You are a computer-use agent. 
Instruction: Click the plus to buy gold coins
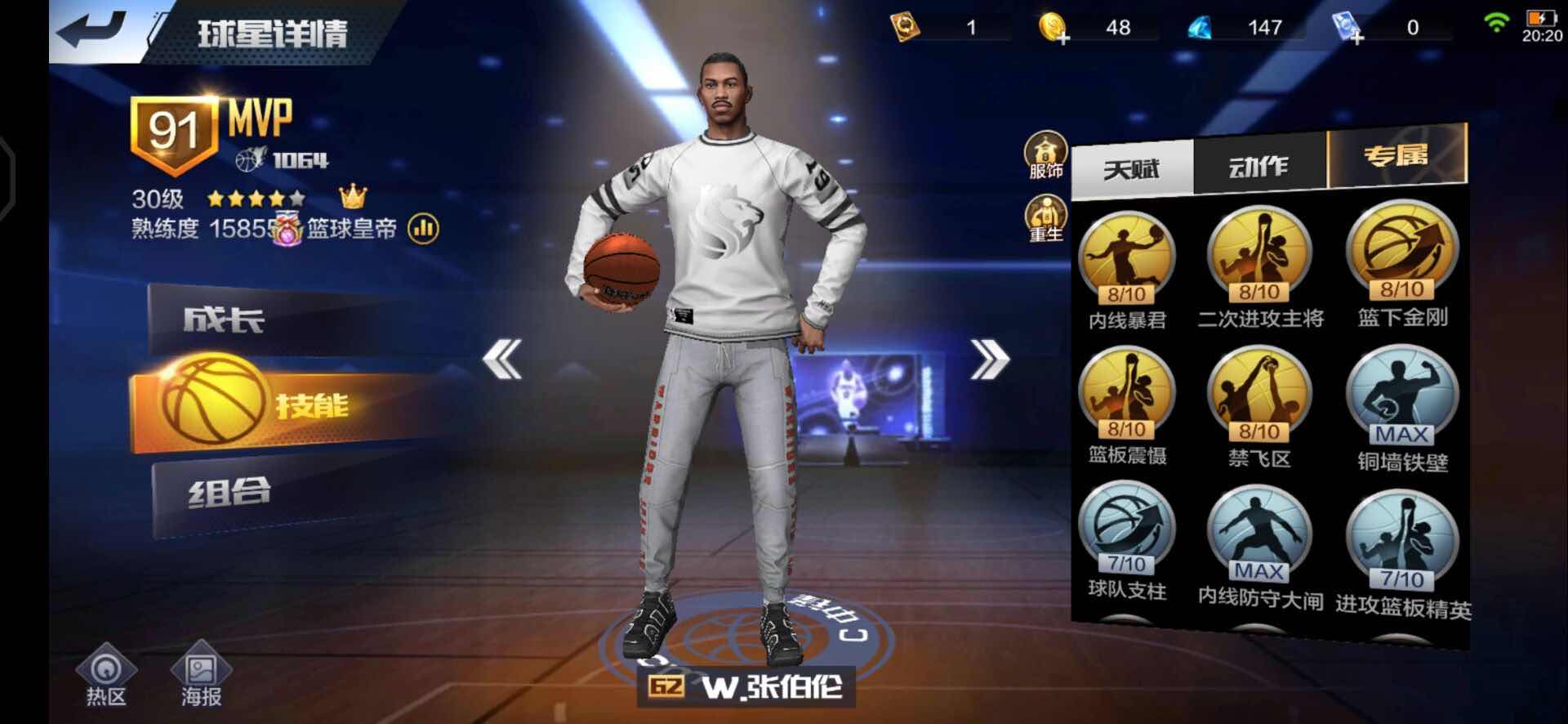click(1063, 37)
